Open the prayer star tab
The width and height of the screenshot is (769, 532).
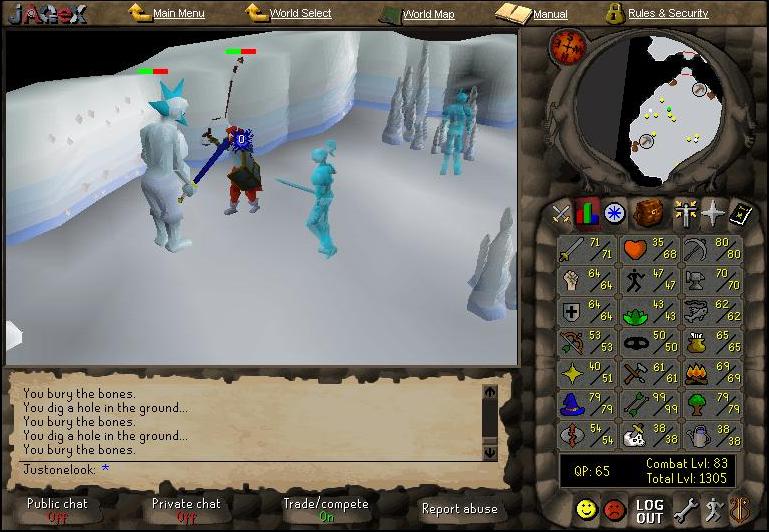tap(712, 213)
